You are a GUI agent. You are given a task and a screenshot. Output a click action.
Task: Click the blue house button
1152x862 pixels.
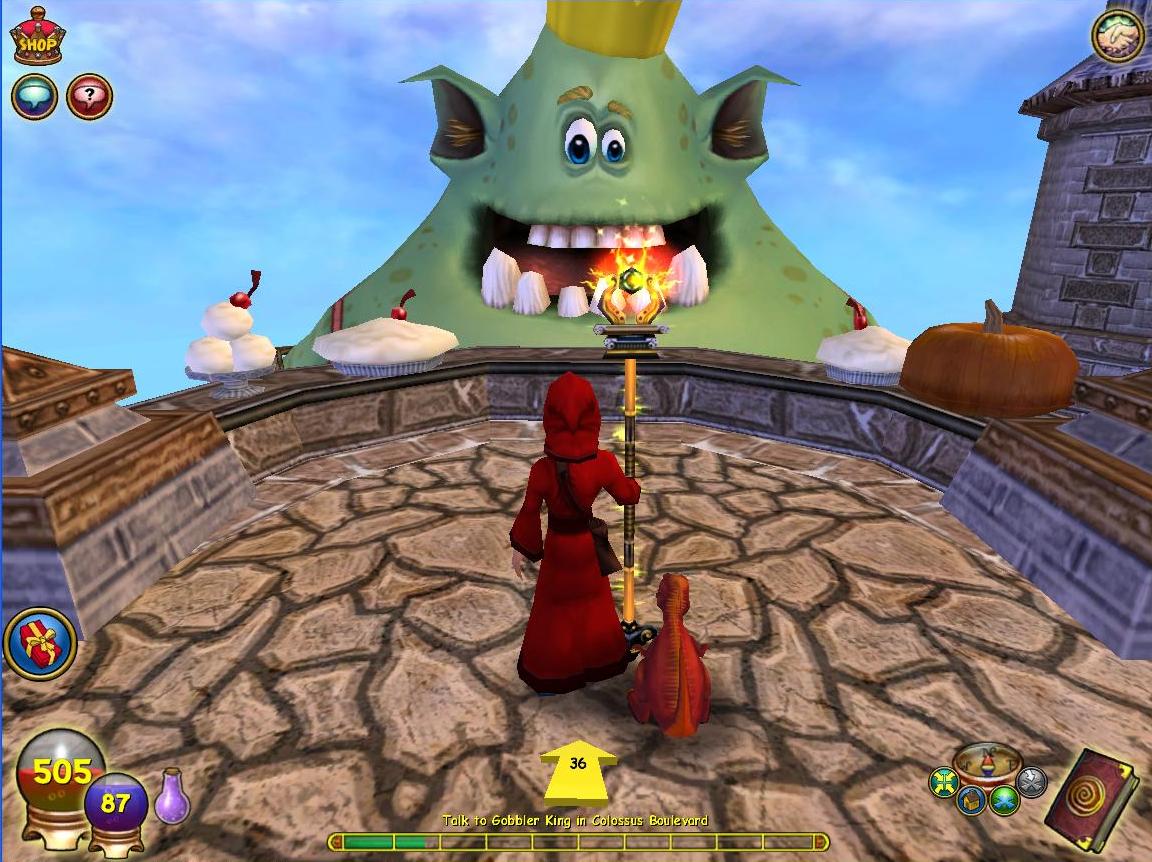point(971,800)
